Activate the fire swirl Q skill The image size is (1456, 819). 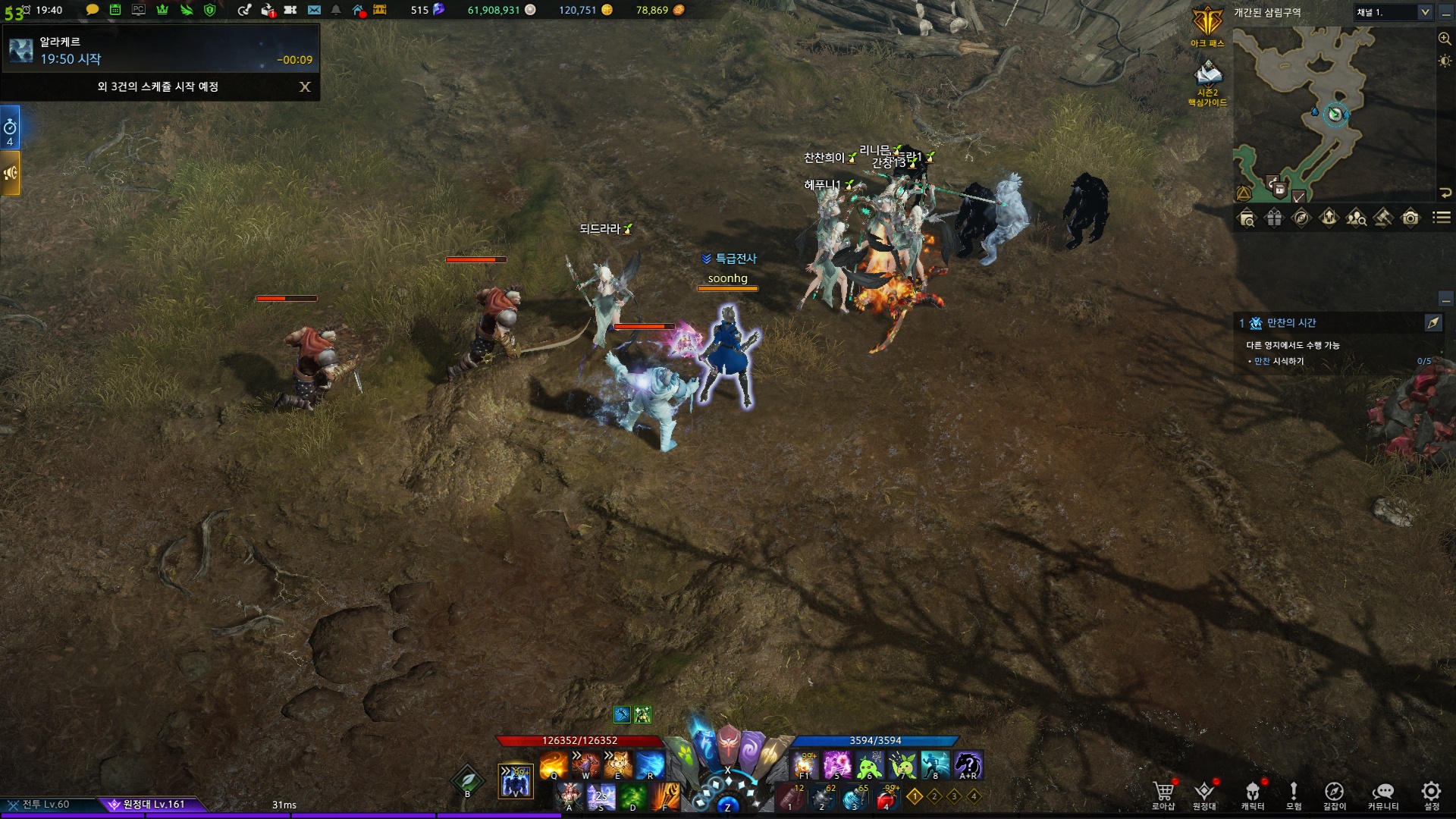[x=554, y=764]
